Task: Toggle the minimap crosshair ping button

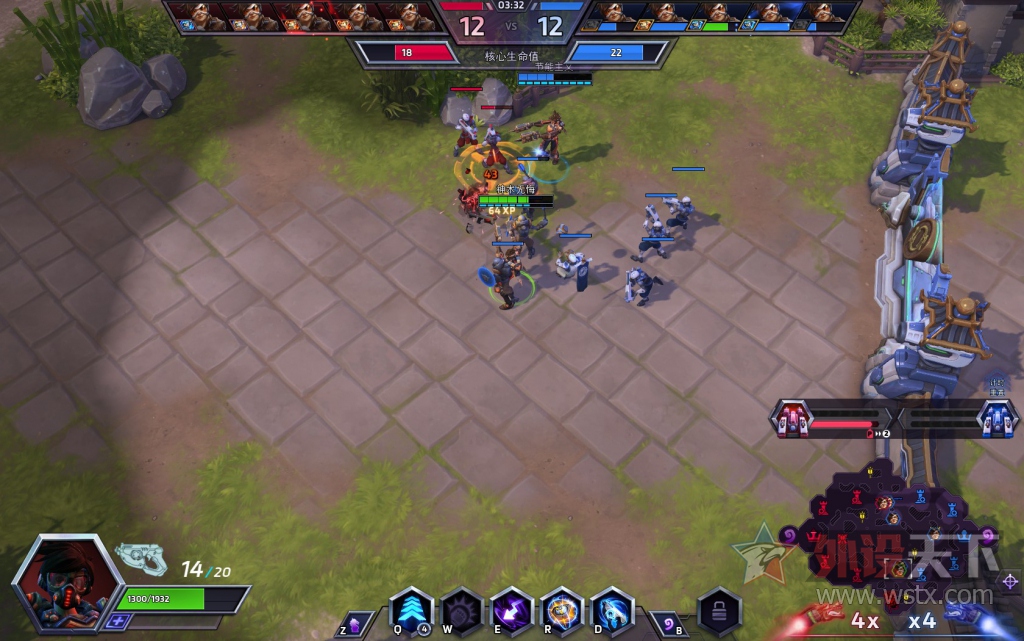Action: [1009, 581]
